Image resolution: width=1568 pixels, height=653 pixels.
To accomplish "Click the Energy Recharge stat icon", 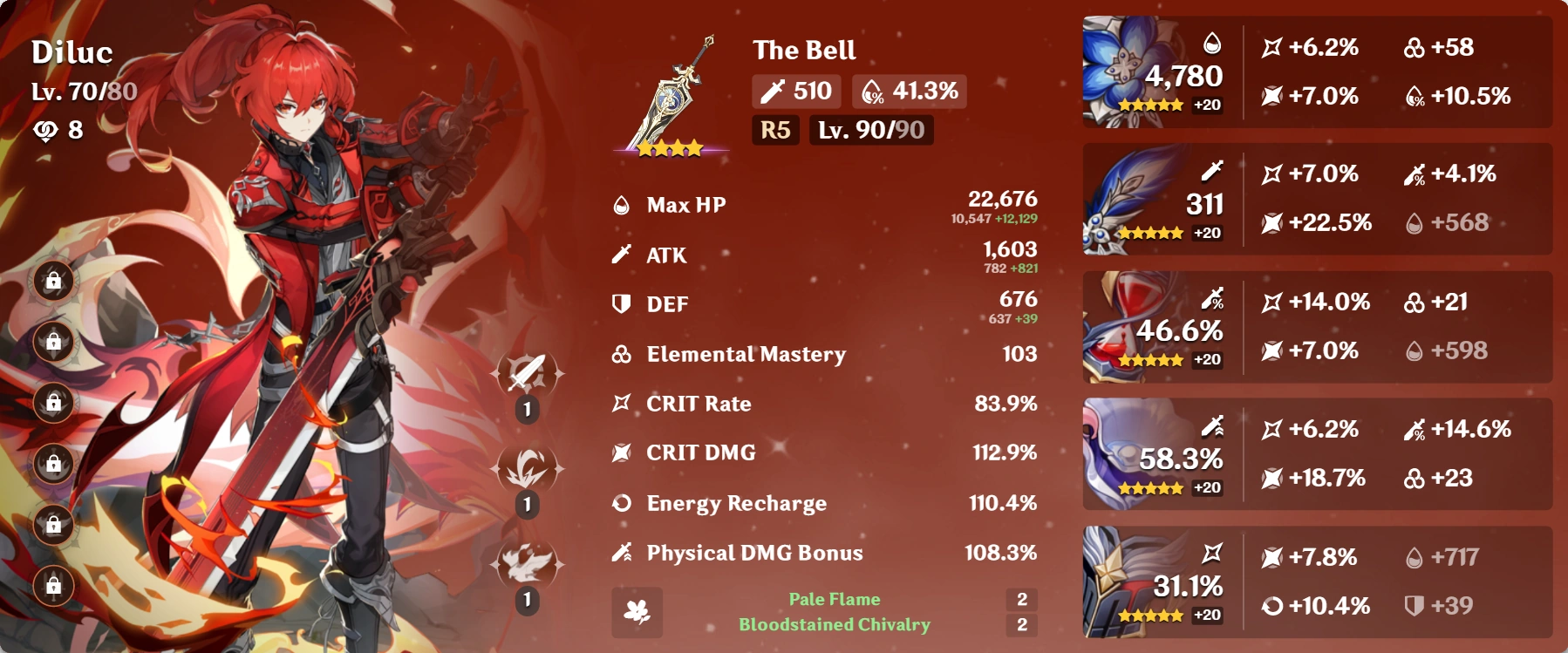I will pyautogui.click(x=621, y=502).
